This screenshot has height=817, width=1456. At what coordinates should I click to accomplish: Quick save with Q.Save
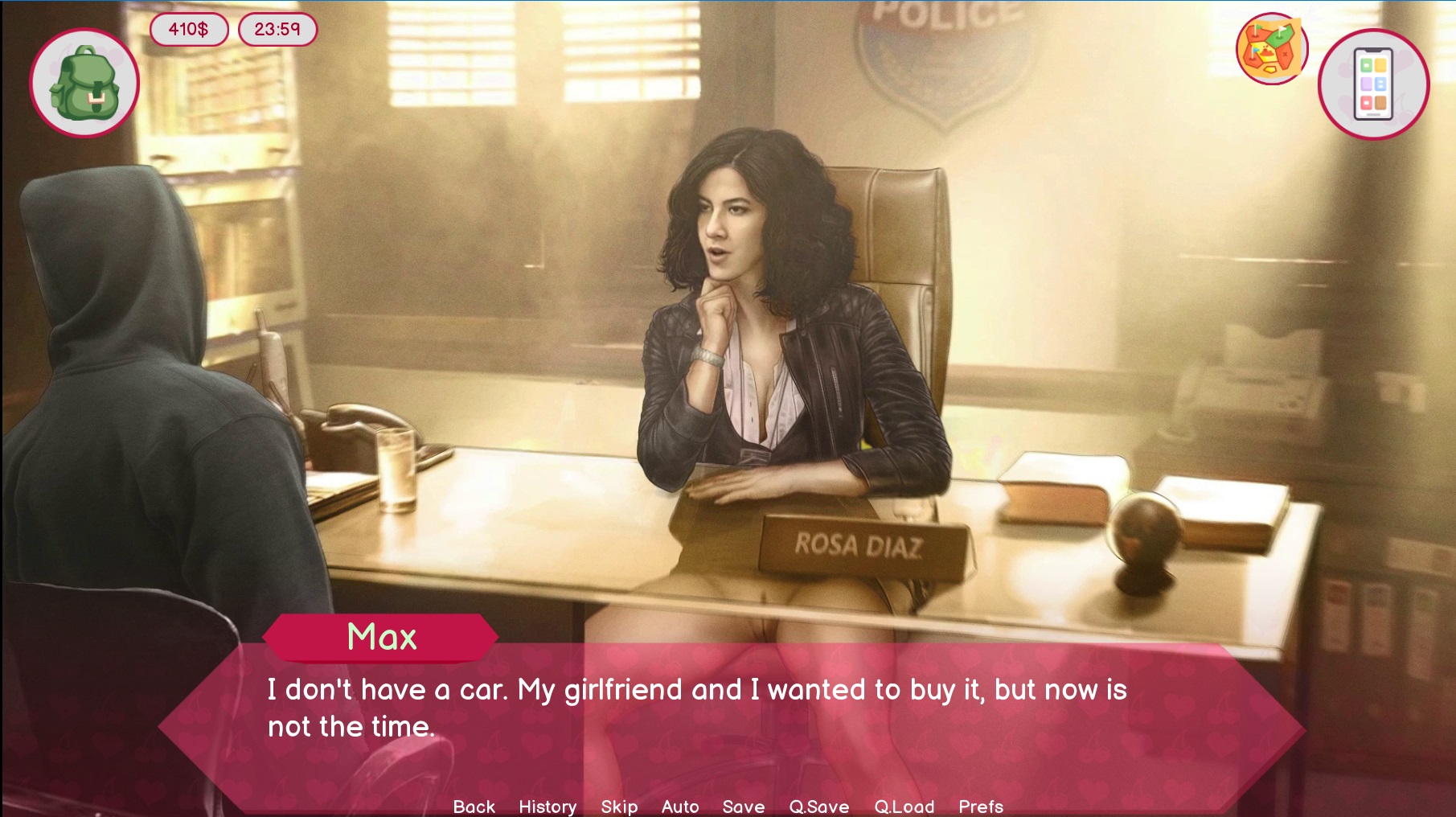point(819,806)
